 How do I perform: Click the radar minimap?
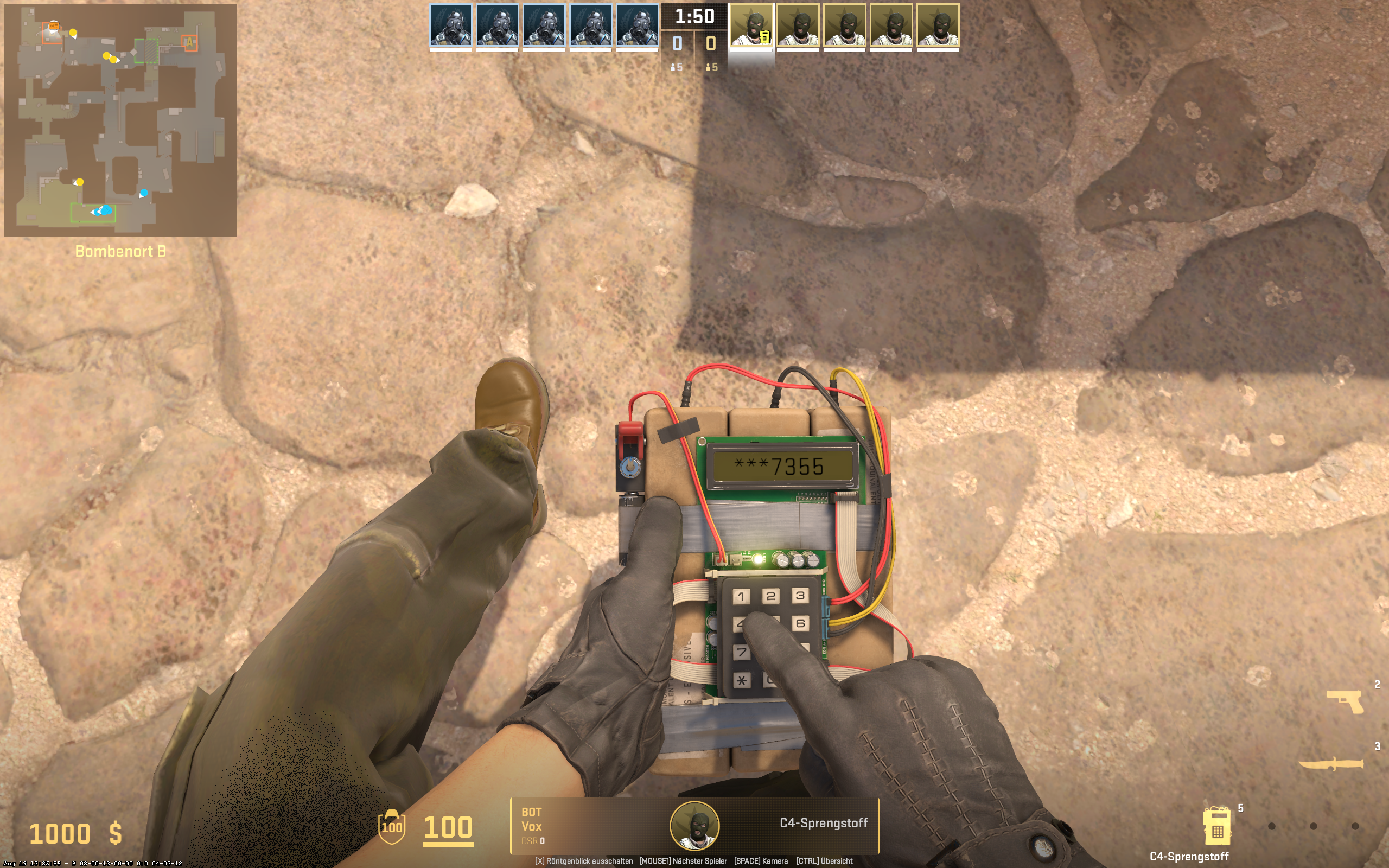[x=120, y=120]
